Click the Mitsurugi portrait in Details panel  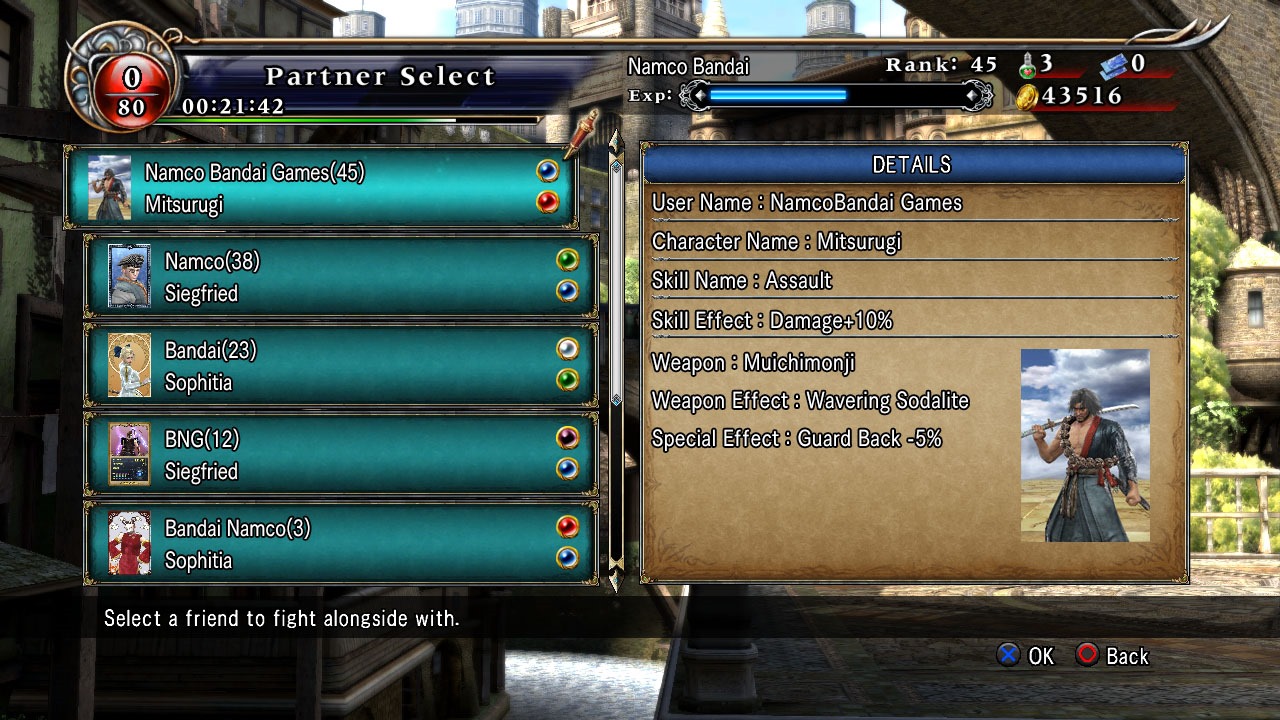click(x=1085, y=445)
